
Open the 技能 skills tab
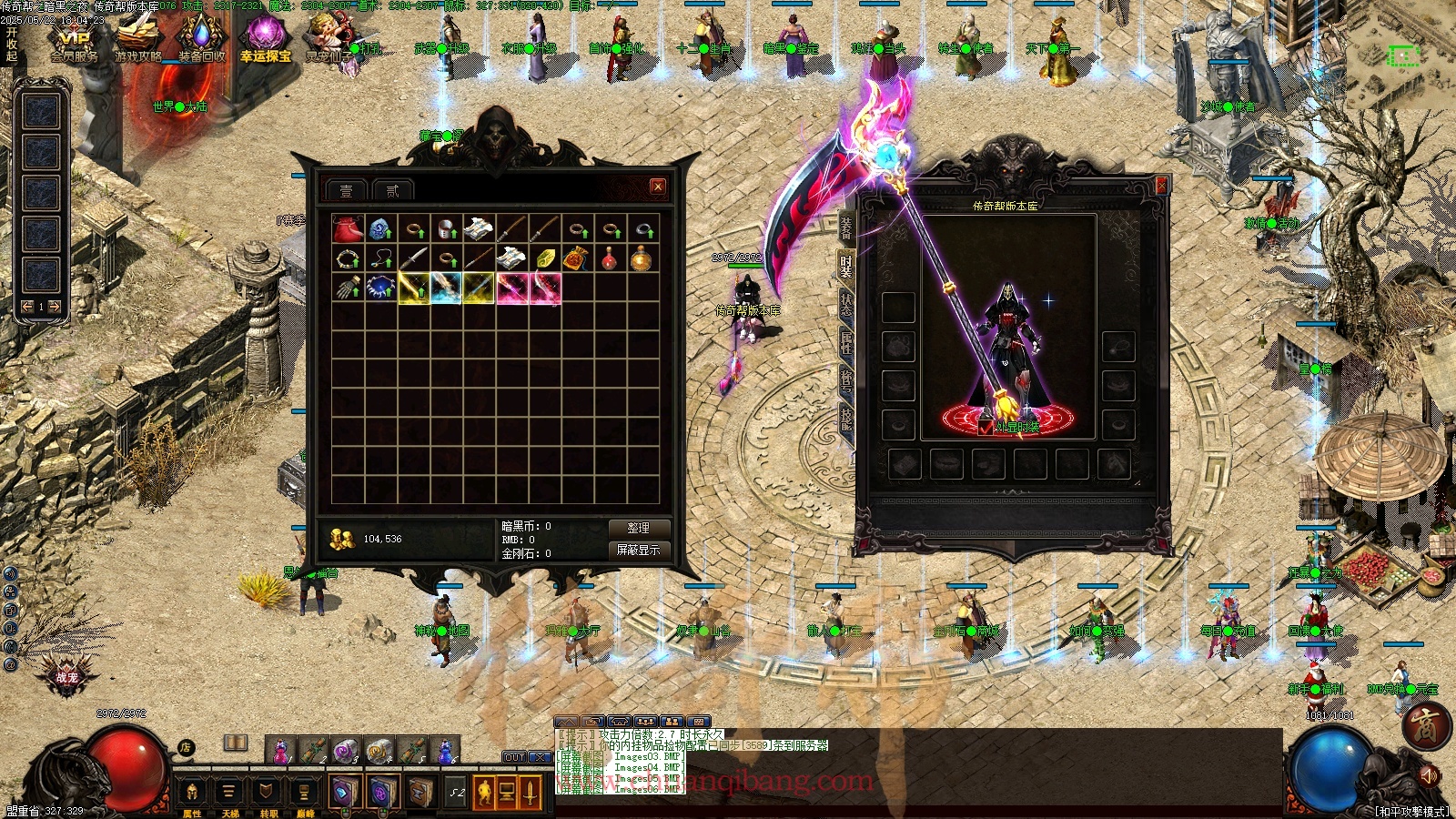coord(845,418)
